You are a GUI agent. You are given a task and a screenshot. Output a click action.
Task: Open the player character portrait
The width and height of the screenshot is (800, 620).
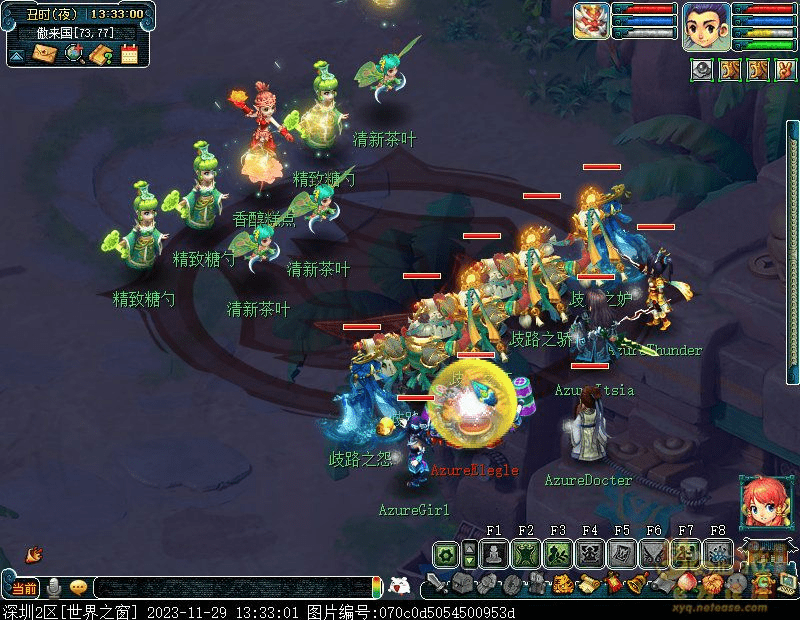[x=707, y=25]
